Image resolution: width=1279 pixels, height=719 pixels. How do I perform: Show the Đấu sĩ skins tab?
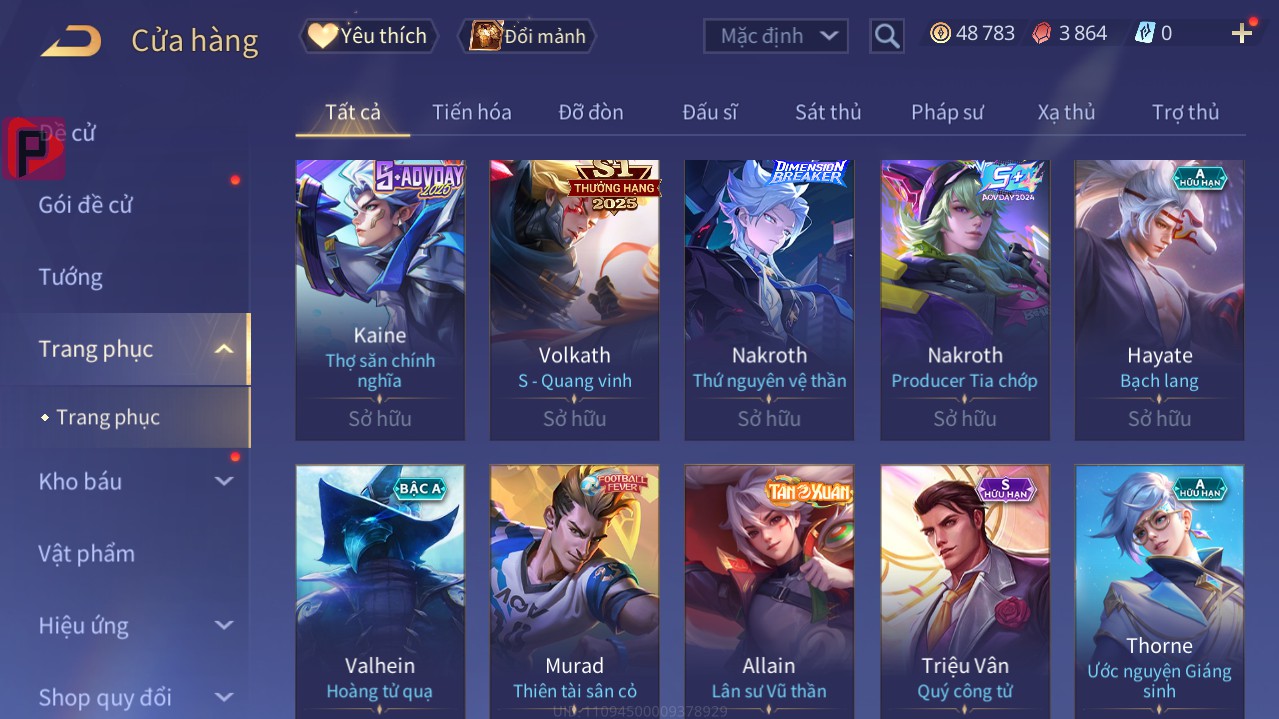709,112
